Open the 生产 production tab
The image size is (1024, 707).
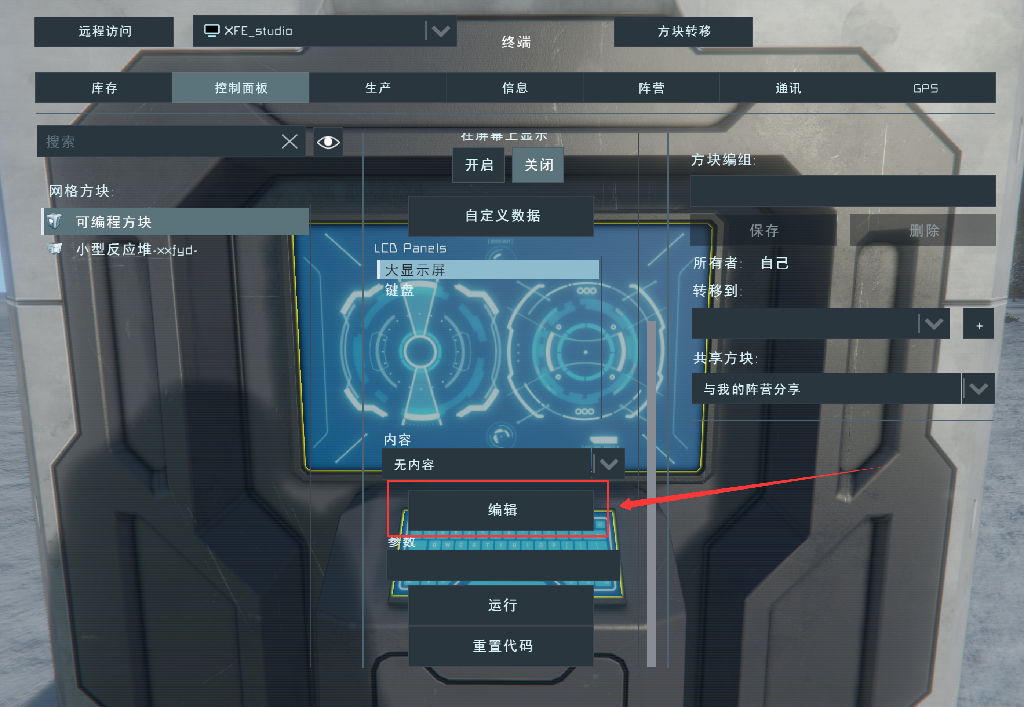[378, 88]
